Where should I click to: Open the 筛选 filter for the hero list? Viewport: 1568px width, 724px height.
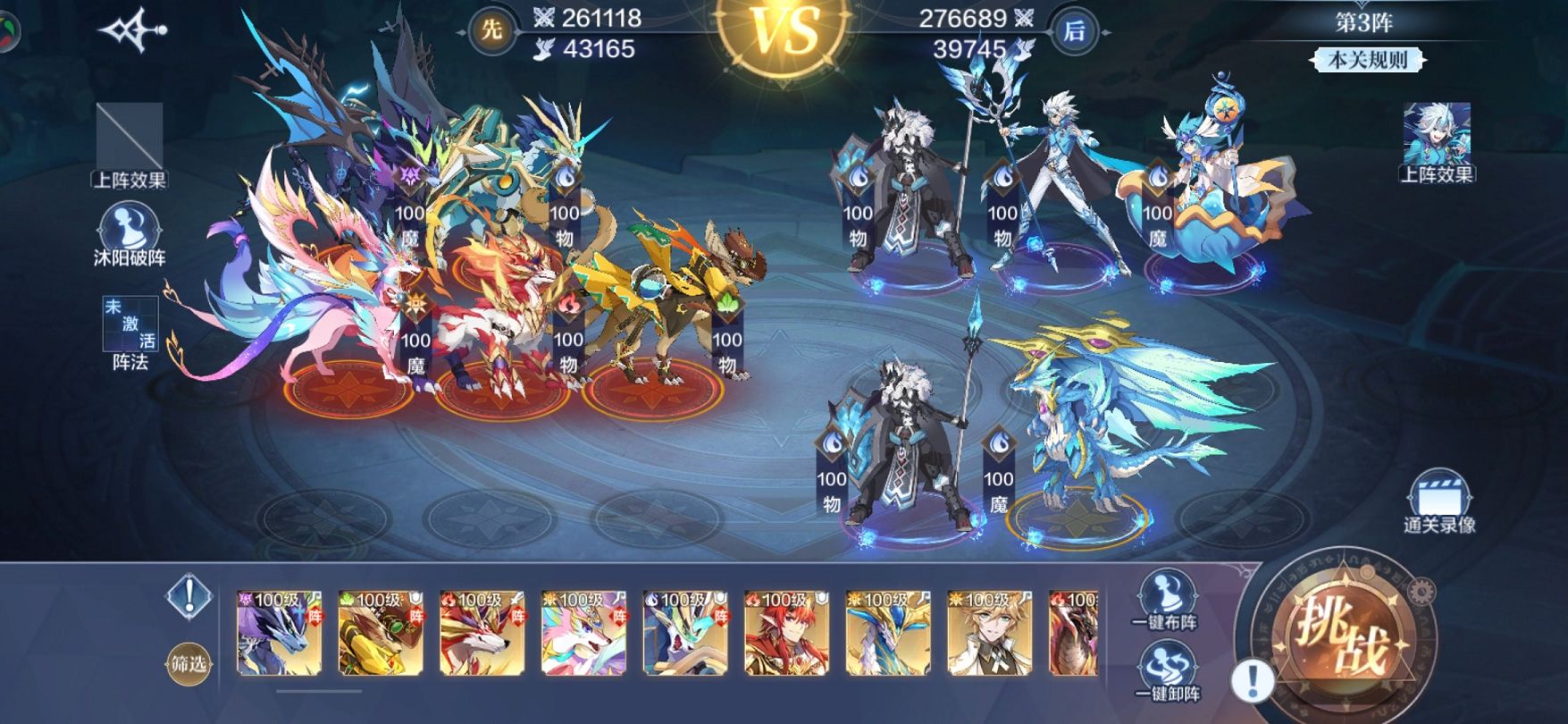[x=189, y=664]
